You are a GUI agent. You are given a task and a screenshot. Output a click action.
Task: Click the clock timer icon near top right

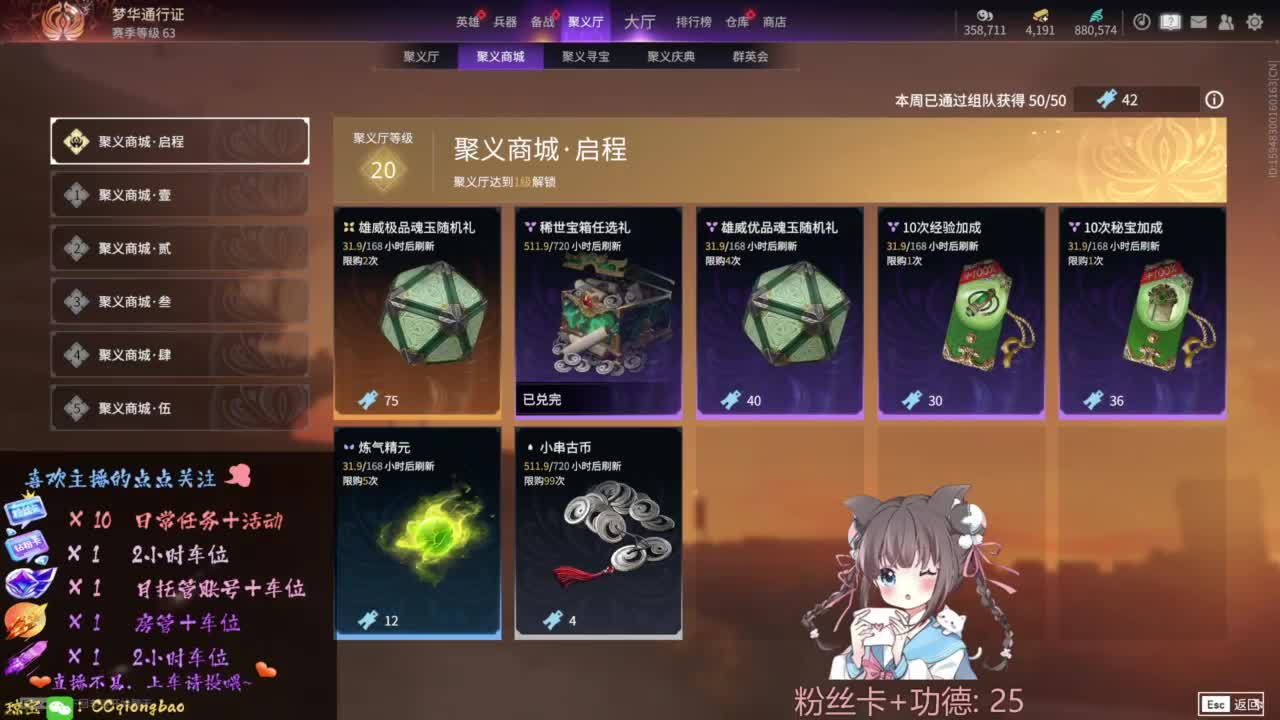tap(1142, 21)
